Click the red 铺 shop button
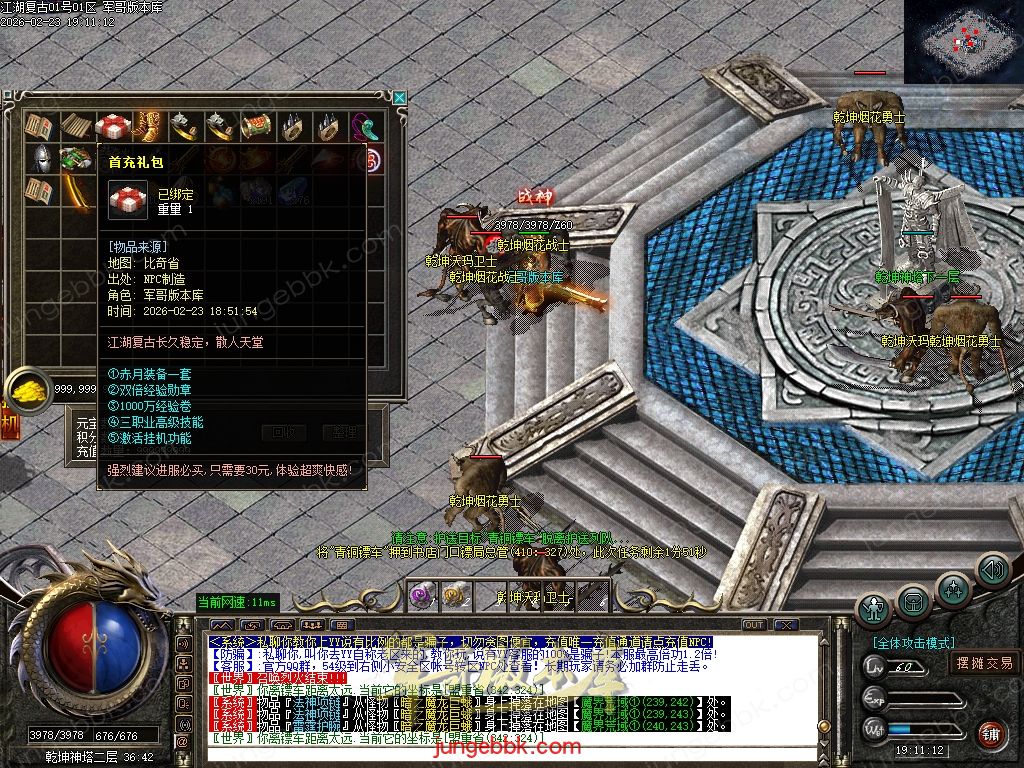1024x768 pixels. coord(990,733)
